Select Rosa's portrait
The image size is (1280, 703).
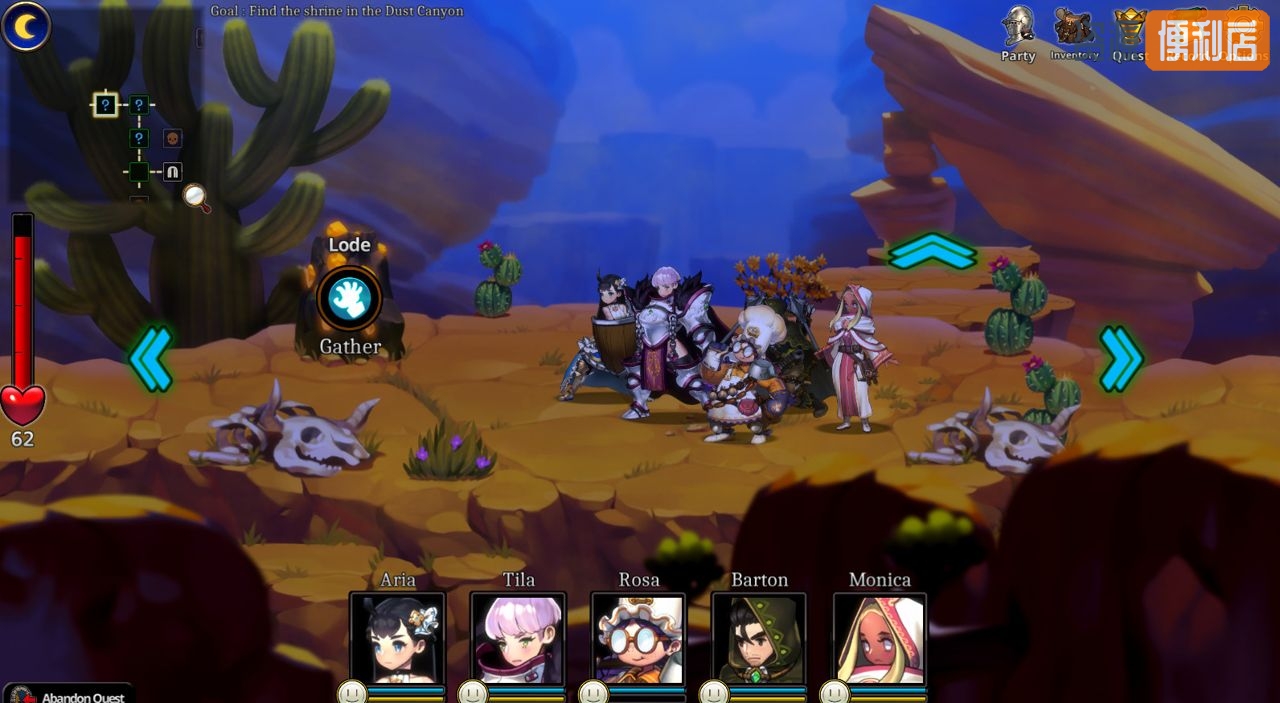[638, 639]
